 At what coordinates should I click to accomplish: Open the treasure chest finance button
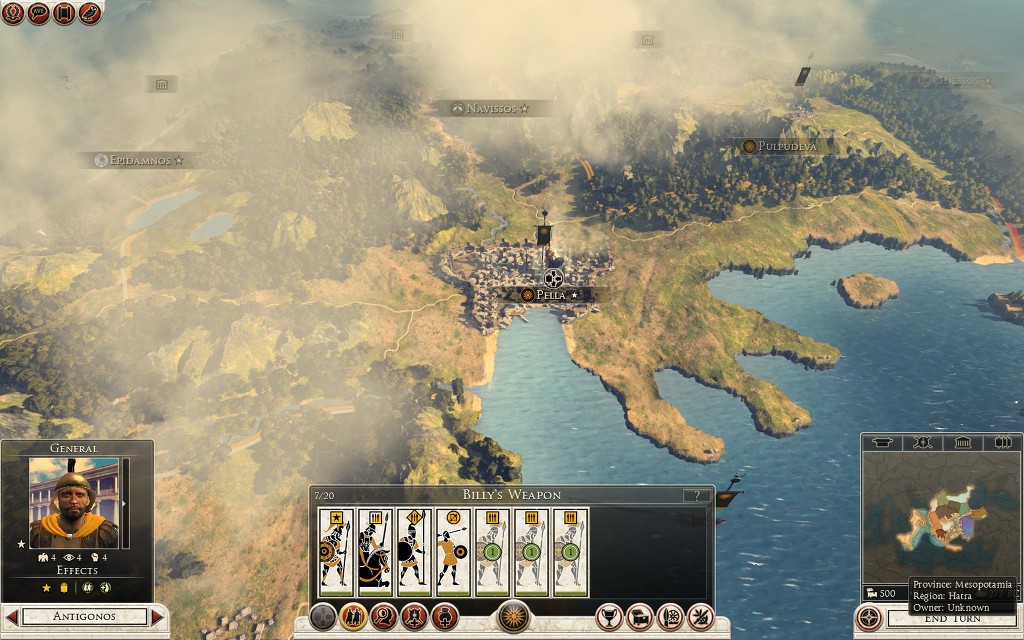(x=640, y=616)
